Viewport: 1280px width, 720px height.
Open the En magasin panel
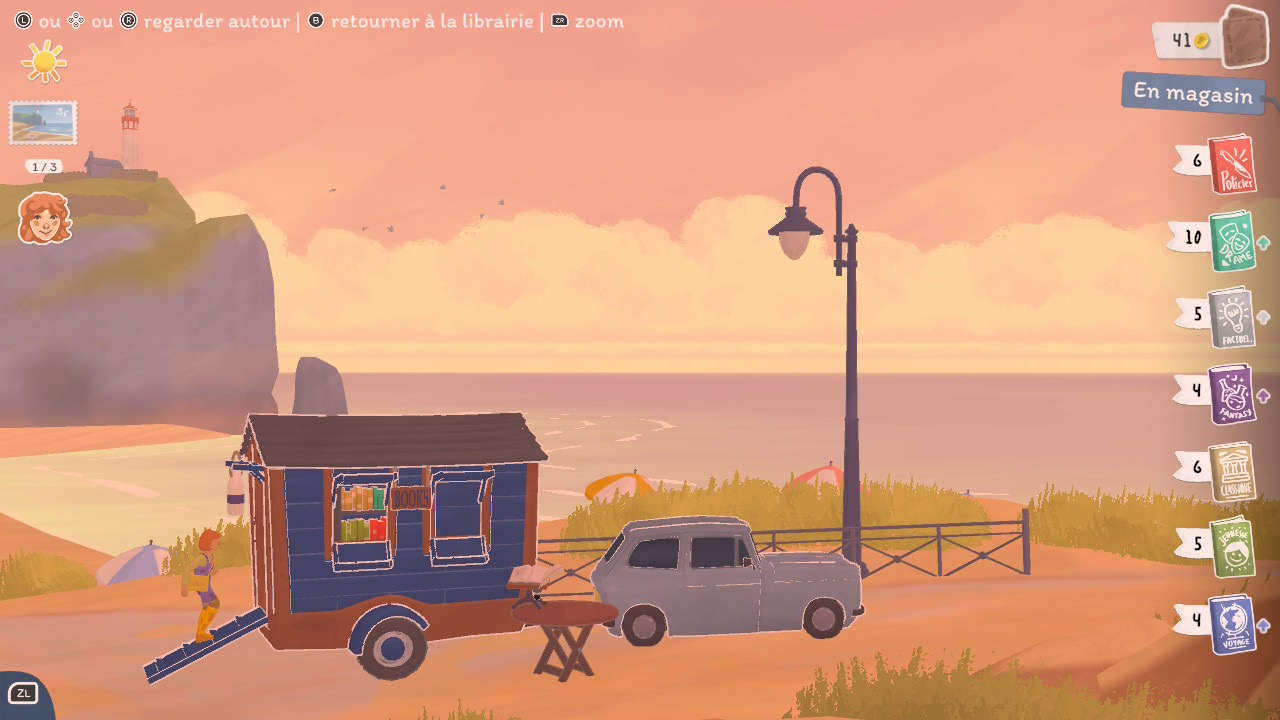click(x=1192, y=94)
